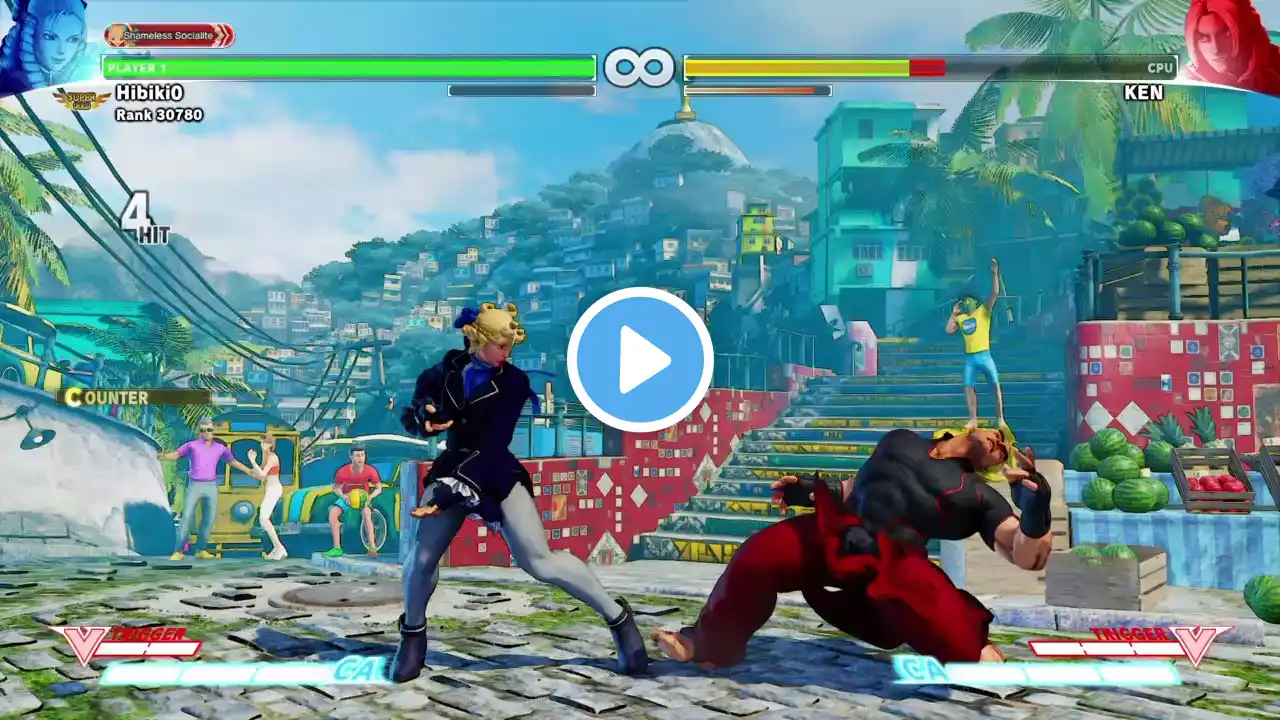Click the video play button overlay
This screenshot has width=1280, height=720.
pyautogui.click(x=640, y=359)
